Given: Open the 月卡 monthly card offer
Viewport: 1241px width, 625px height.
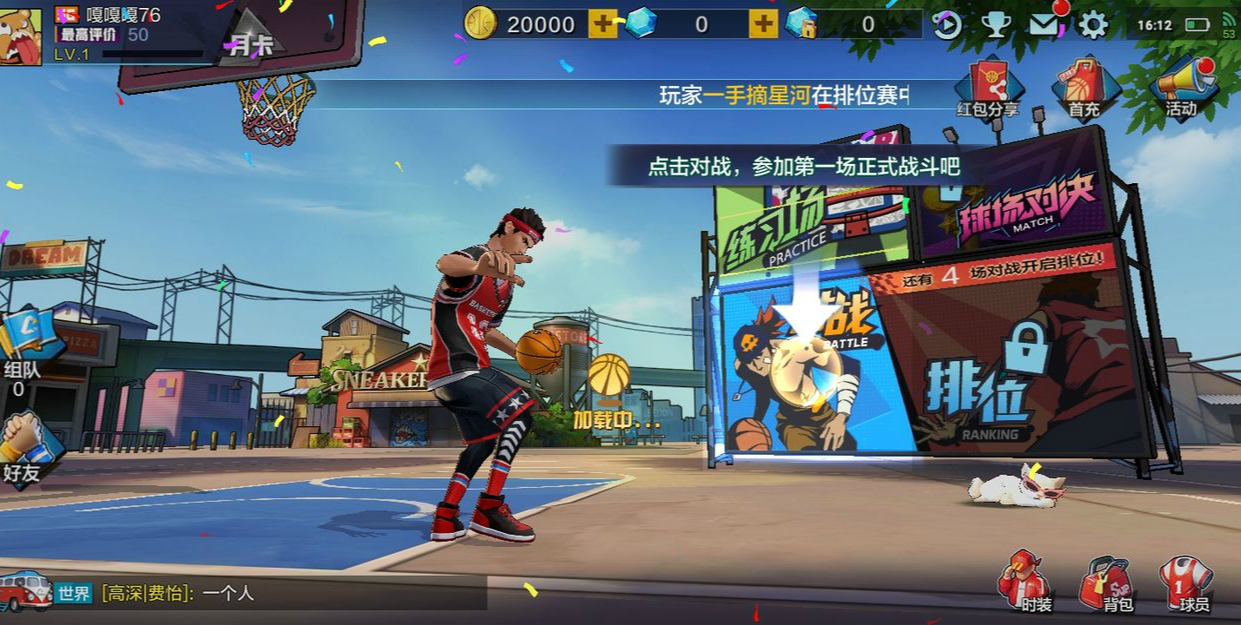Looking at the screenshot, I should click(246, 38).
